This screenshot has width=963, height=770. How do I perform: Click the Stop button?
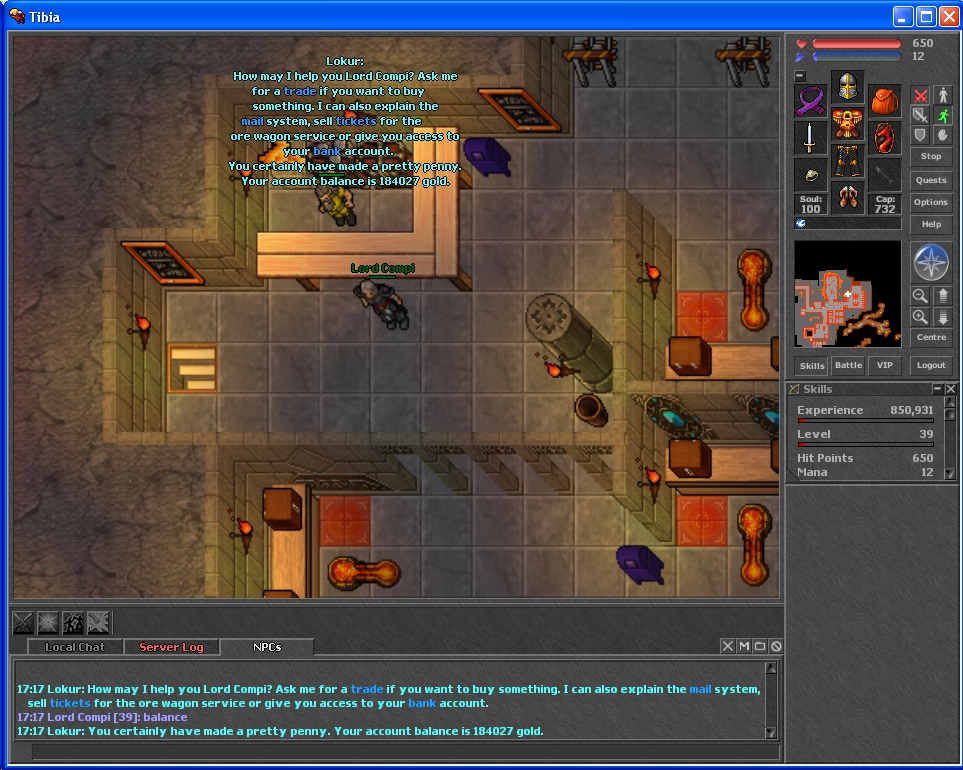(930, 156)
